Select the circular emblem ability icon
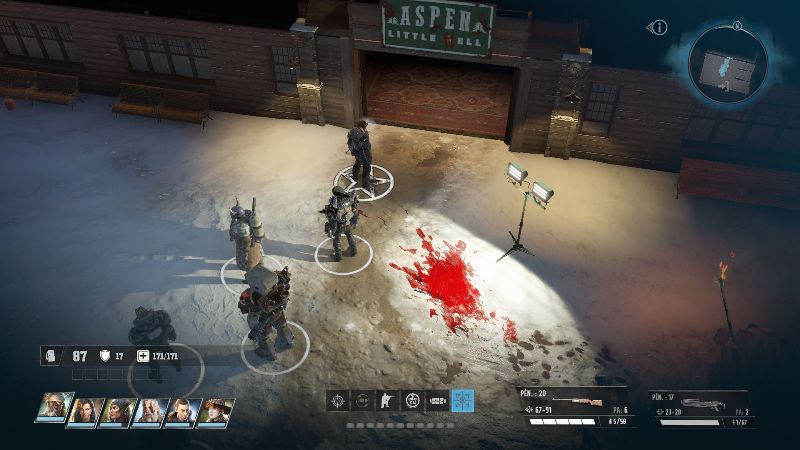Image resolution: width=800 pixels, height=450 pixels. (x=412, y=401)
